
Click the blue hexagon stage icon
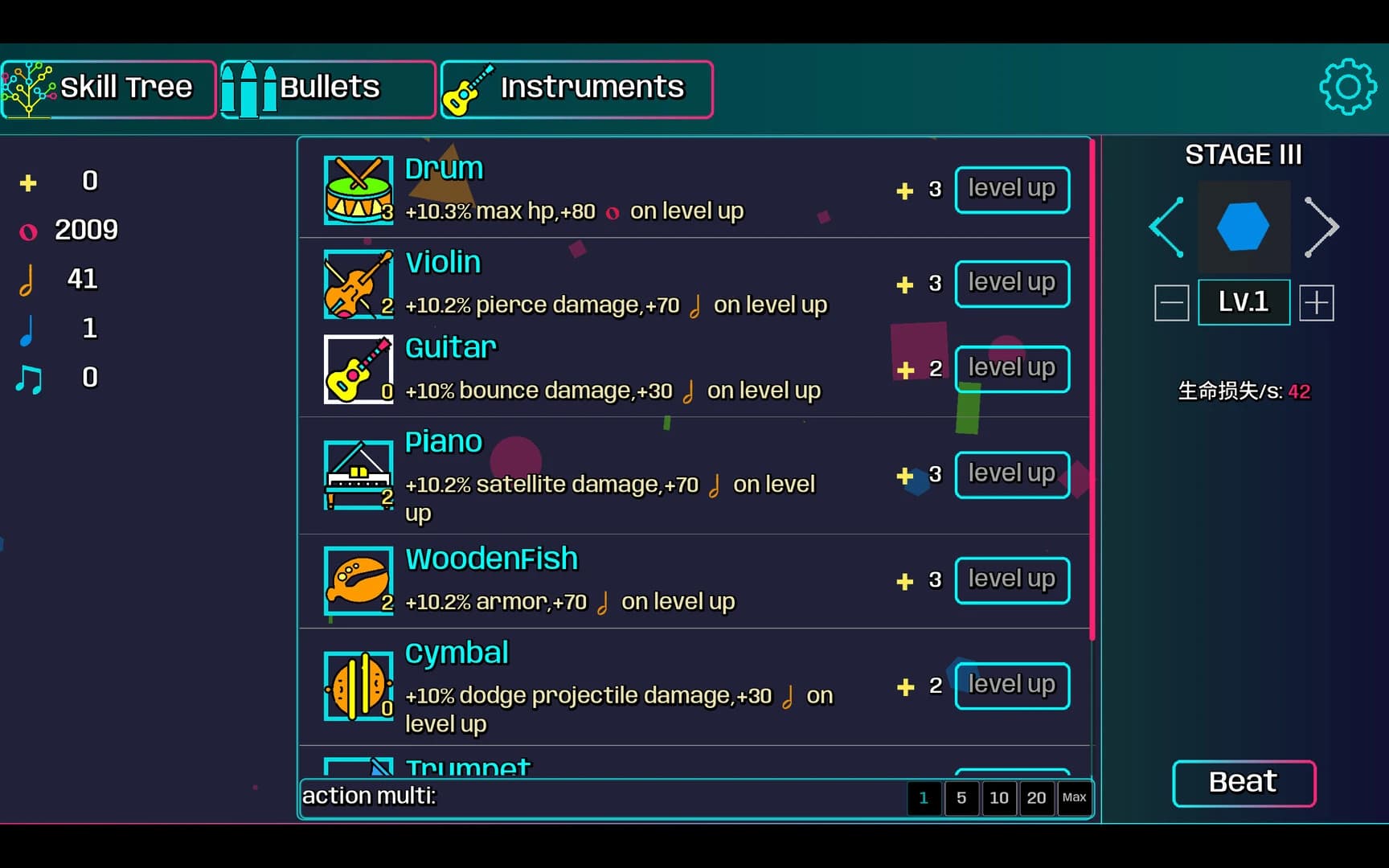point(1244,227)
